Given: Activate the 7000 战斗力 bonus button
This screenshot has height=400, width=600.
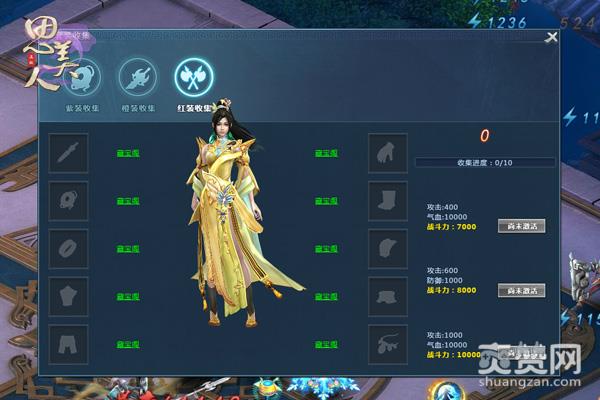Looking at the screenshot, I should click(521, 226).
